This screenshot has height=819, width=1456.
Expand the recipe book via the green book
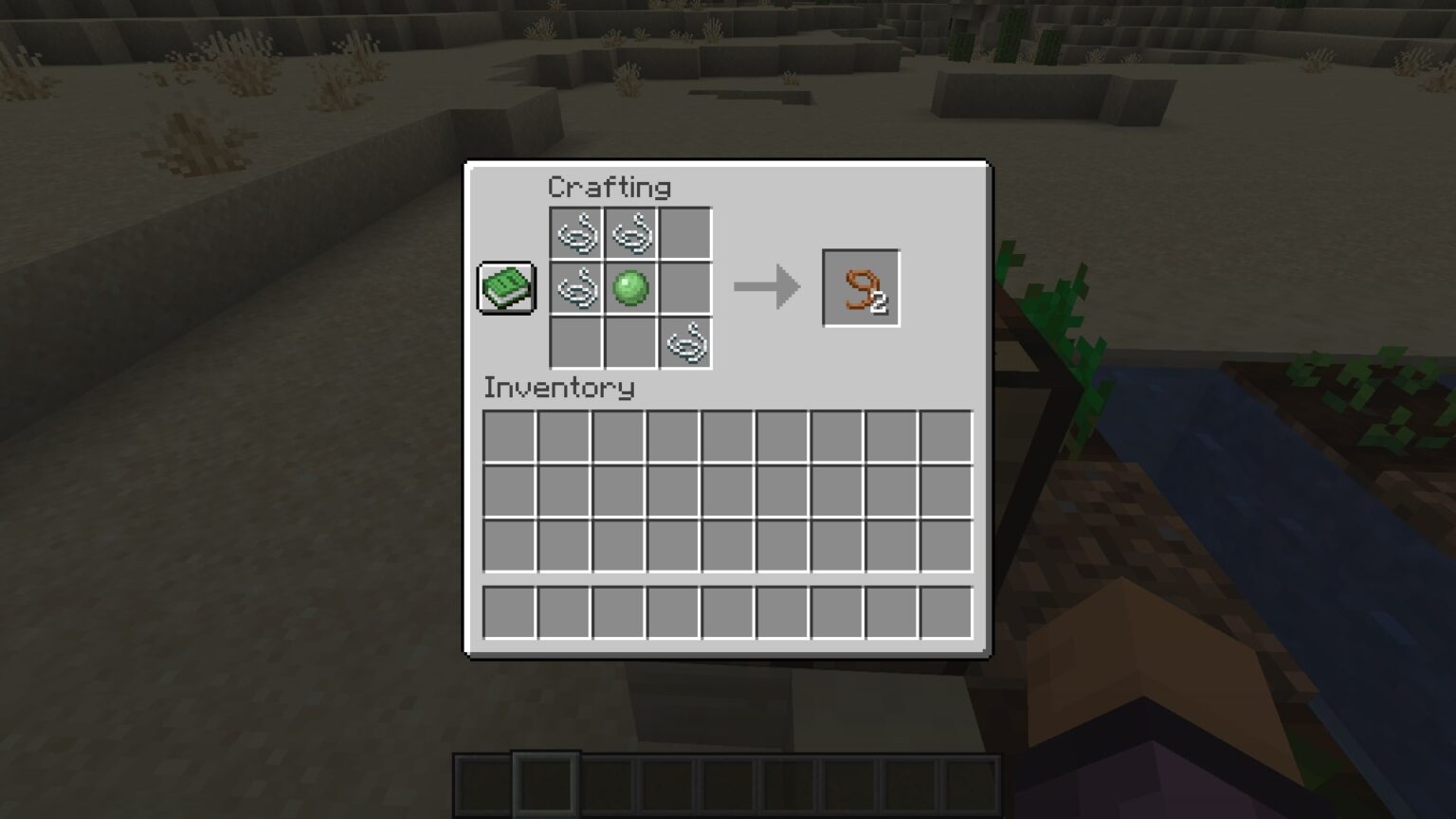(x=506, y=287)
